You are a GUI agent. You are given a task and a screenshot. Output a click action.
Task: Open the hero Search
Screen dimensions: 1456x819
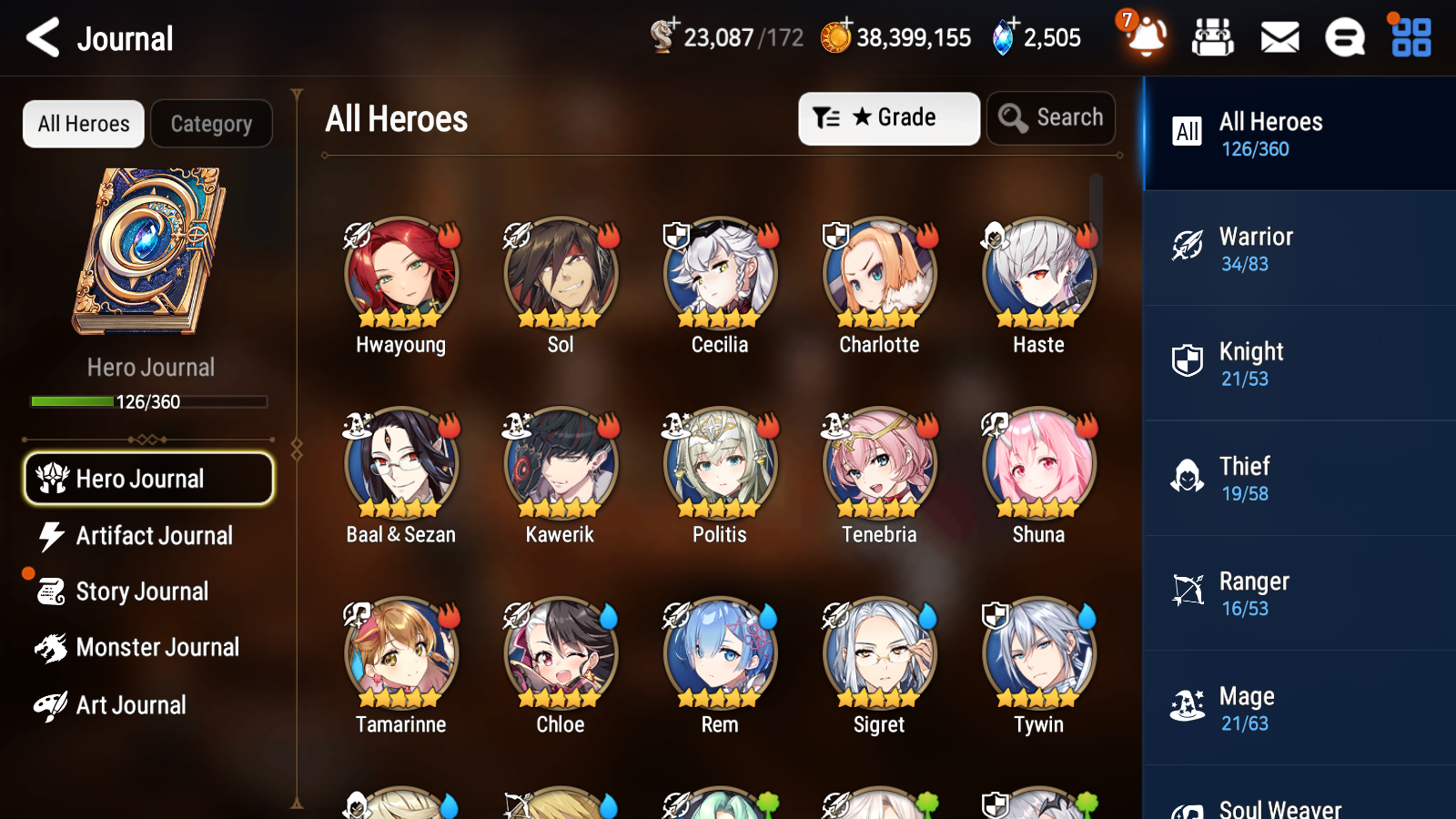point(1051,117)
